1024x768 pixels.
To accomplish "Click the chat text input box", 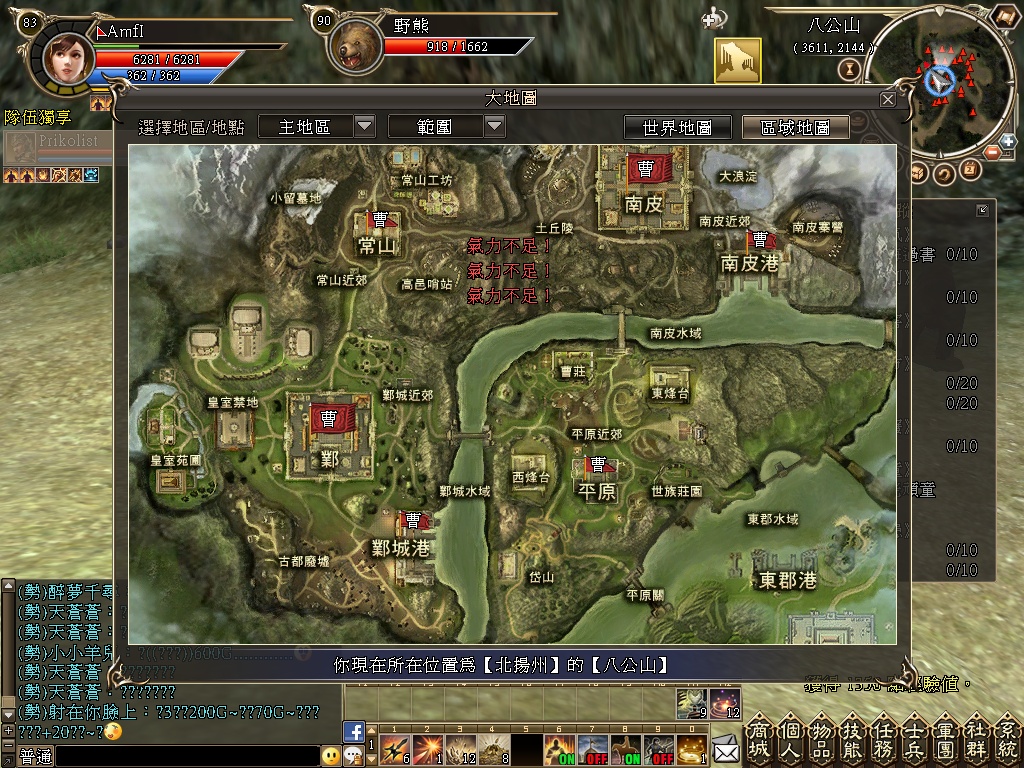I will point(185,757).
